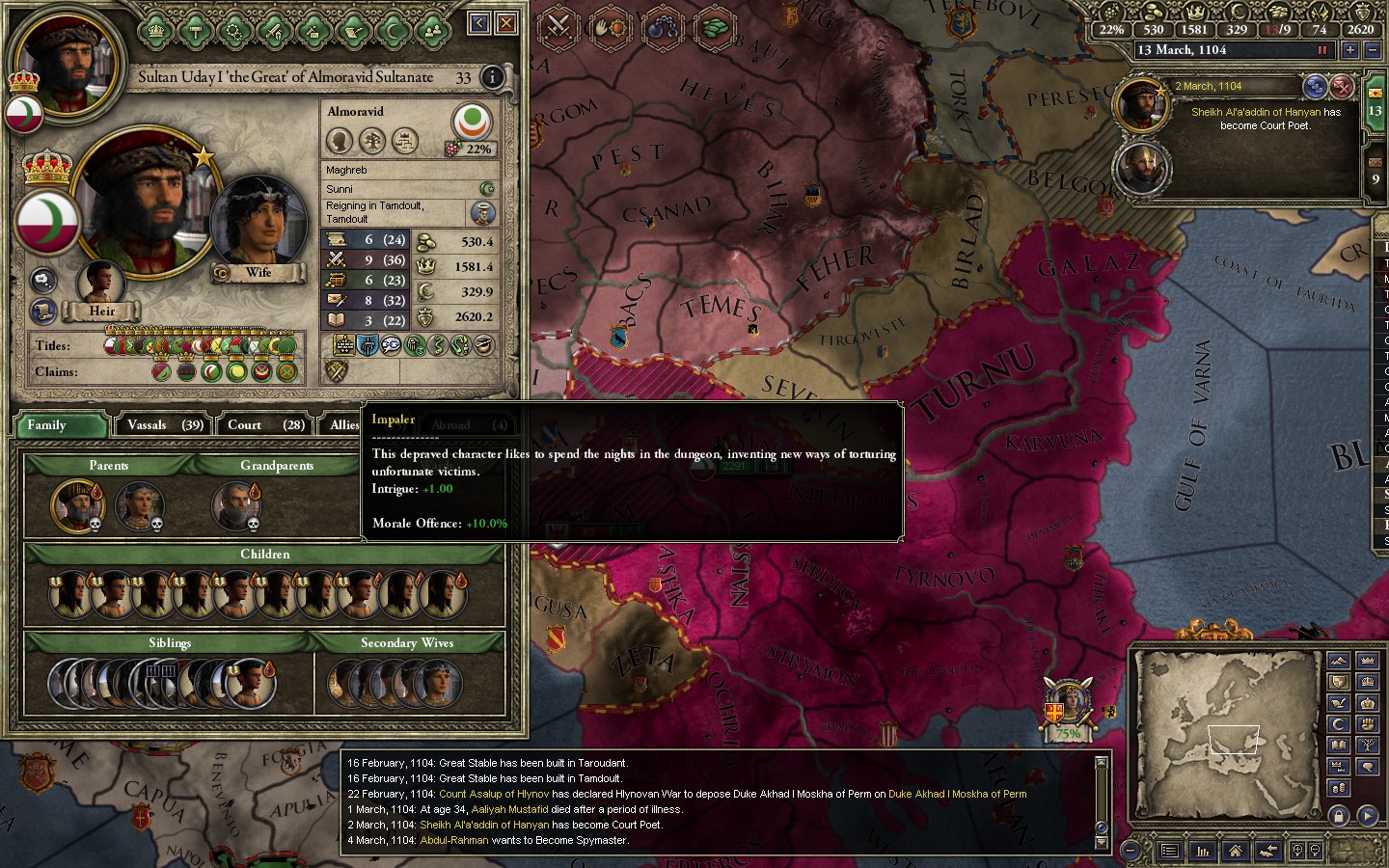Select the Heir portrait
This screenshot has width=1389, height=868.
(101, 283)
